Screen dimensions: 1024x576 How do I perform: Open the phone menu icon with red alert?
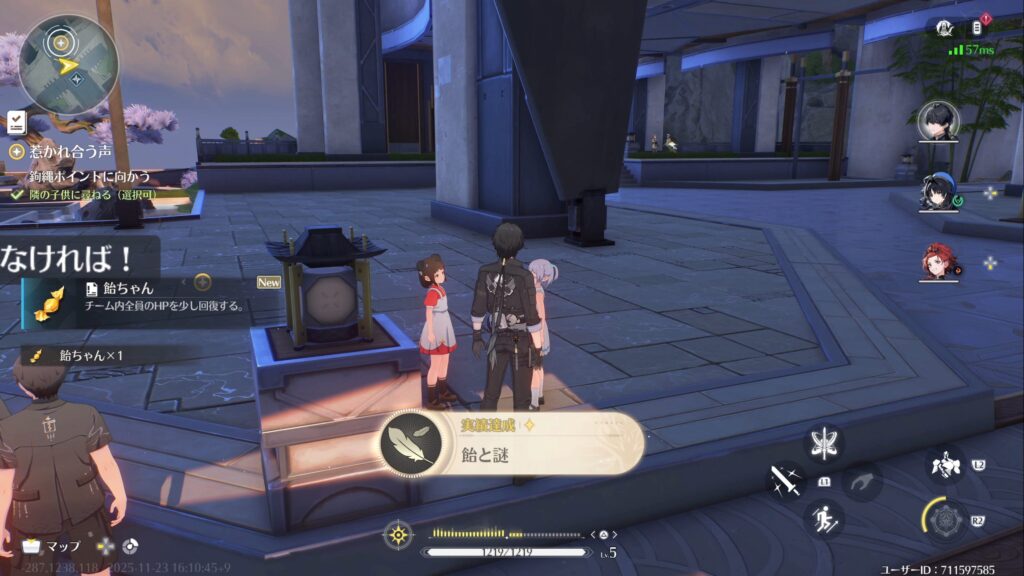977,28
